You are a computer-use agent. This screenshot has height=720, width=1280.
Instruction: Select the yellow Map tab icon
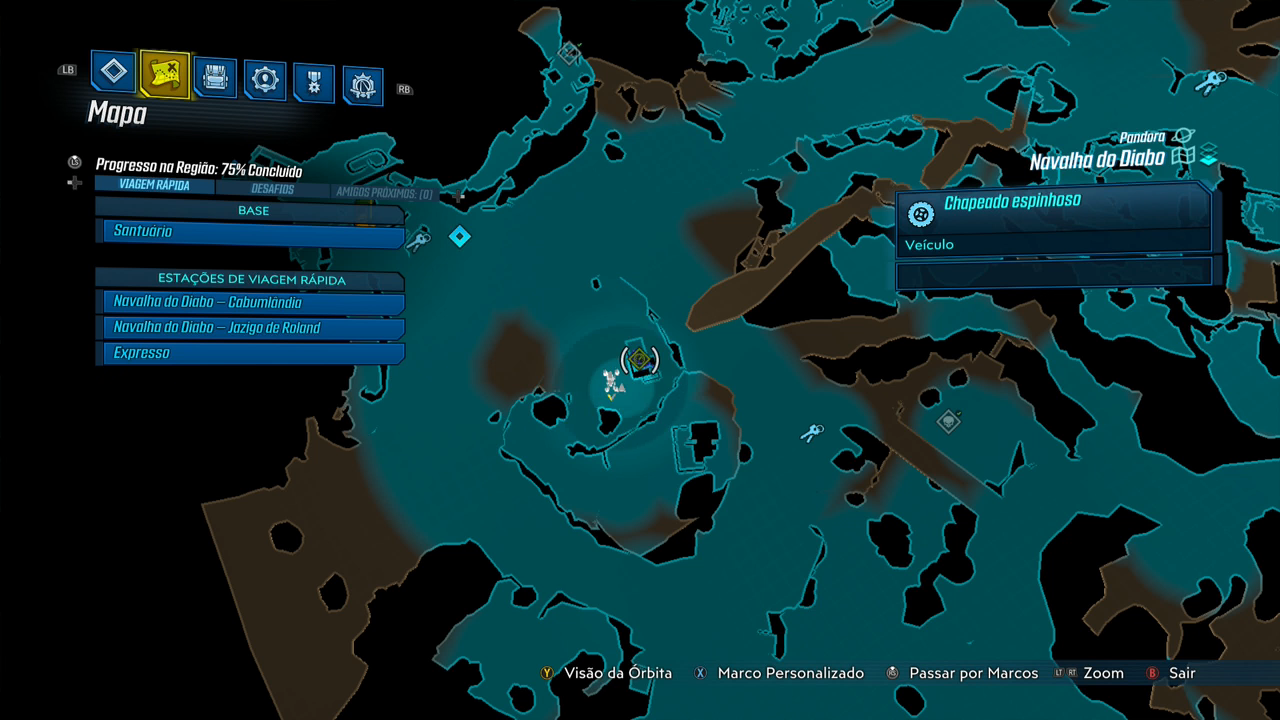(164, 73)
